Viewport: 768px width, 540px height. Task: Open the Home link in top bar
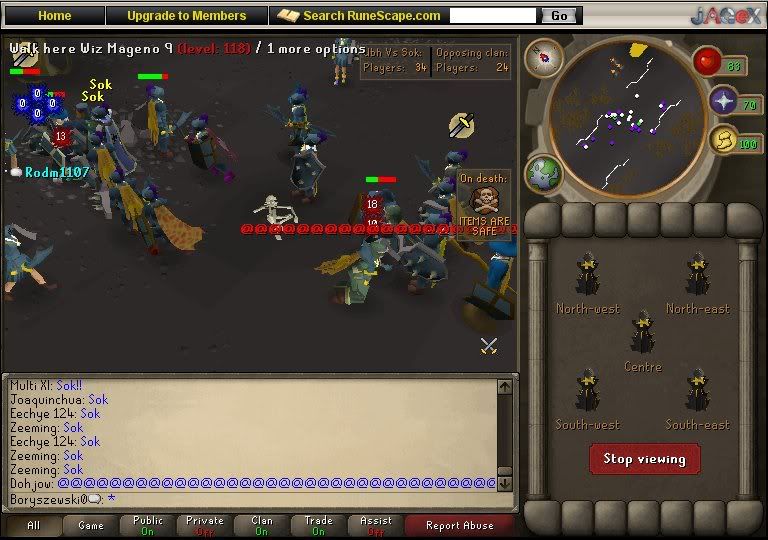click(x=54, y=16)
